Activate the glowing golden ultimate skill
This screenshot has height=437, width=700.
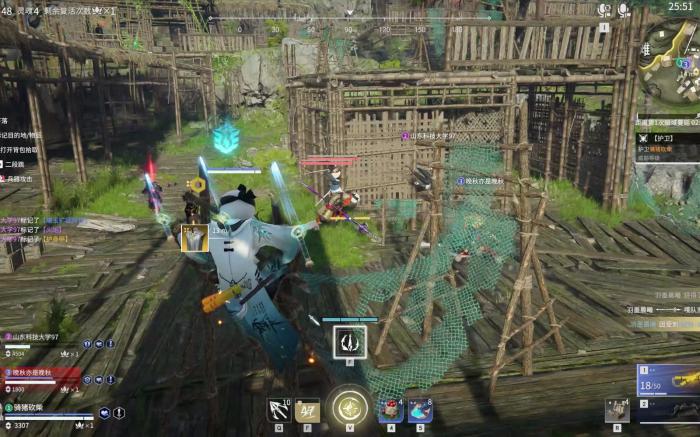[348, 407]
